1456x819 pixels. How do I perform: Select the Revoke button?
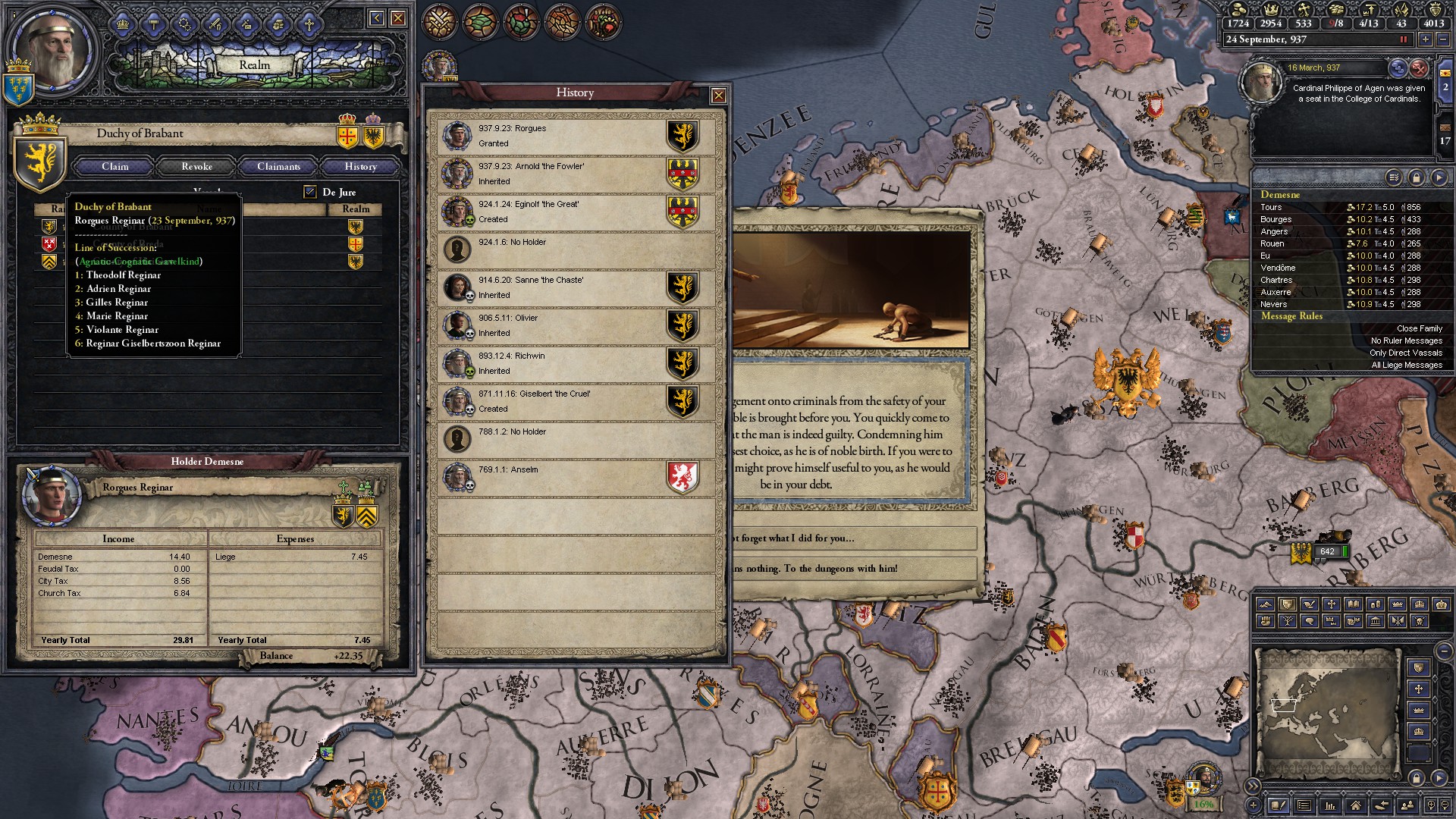196,166
